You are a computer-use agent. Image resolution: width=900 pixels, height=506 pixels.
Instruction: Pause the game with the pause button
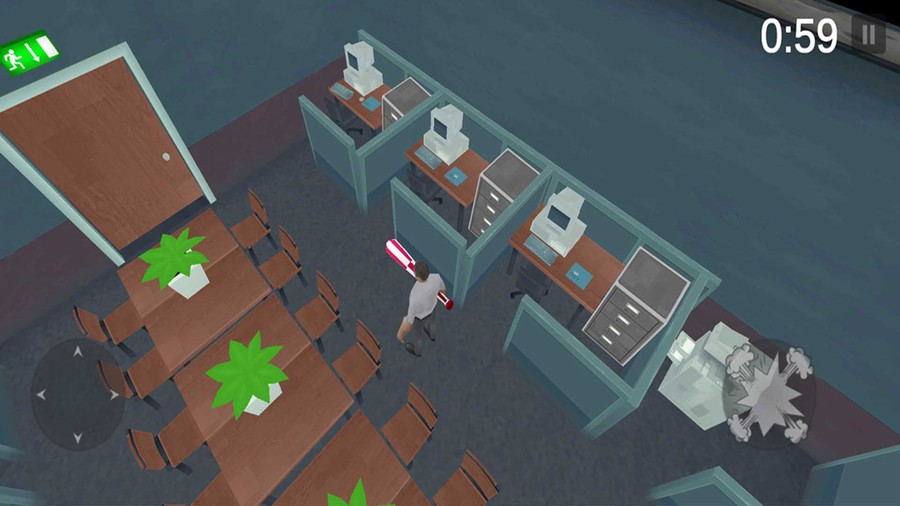pos(869,37)
